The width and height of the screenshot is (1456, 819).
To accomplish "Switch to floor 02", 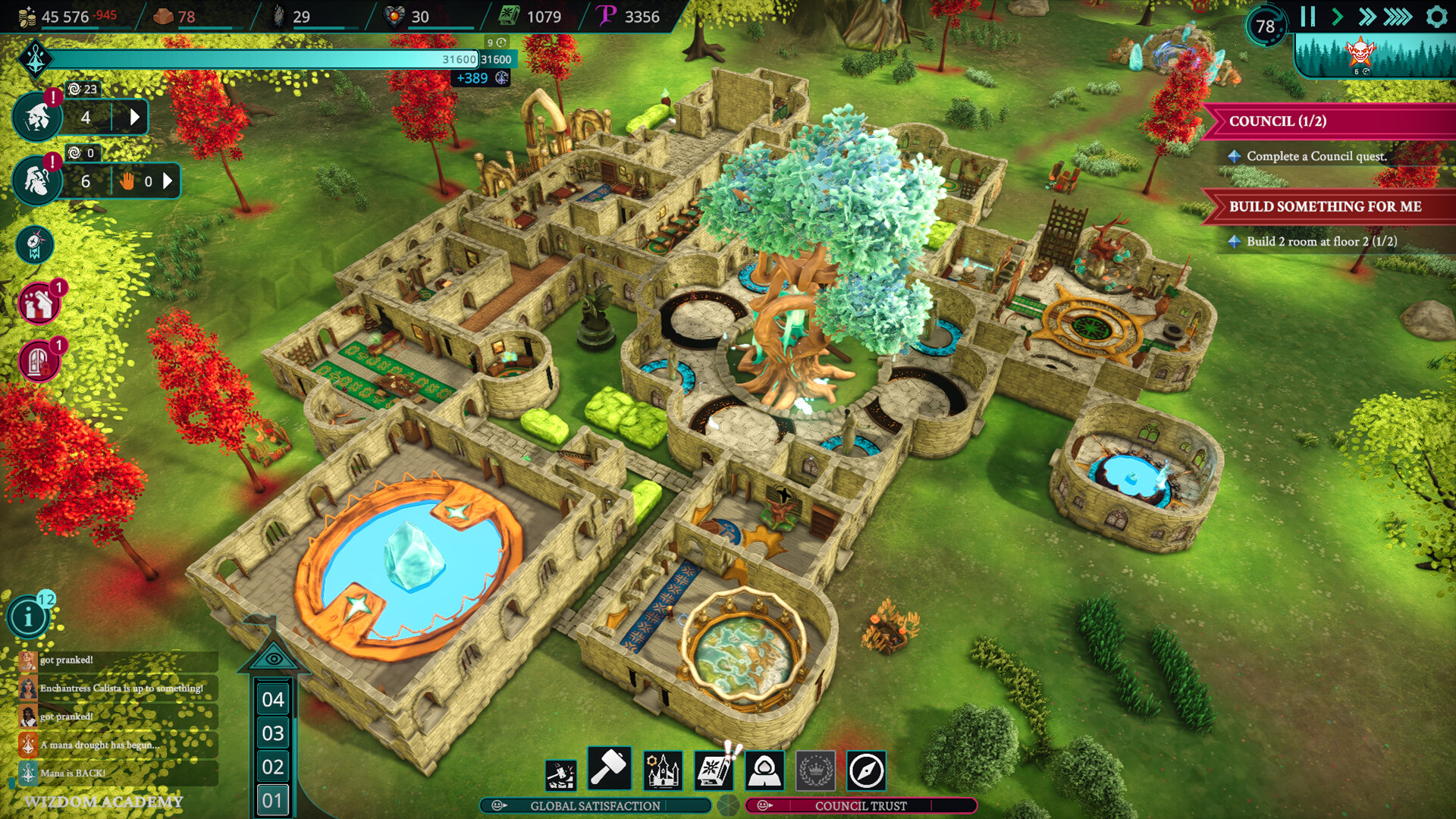I will coord(272,767).
